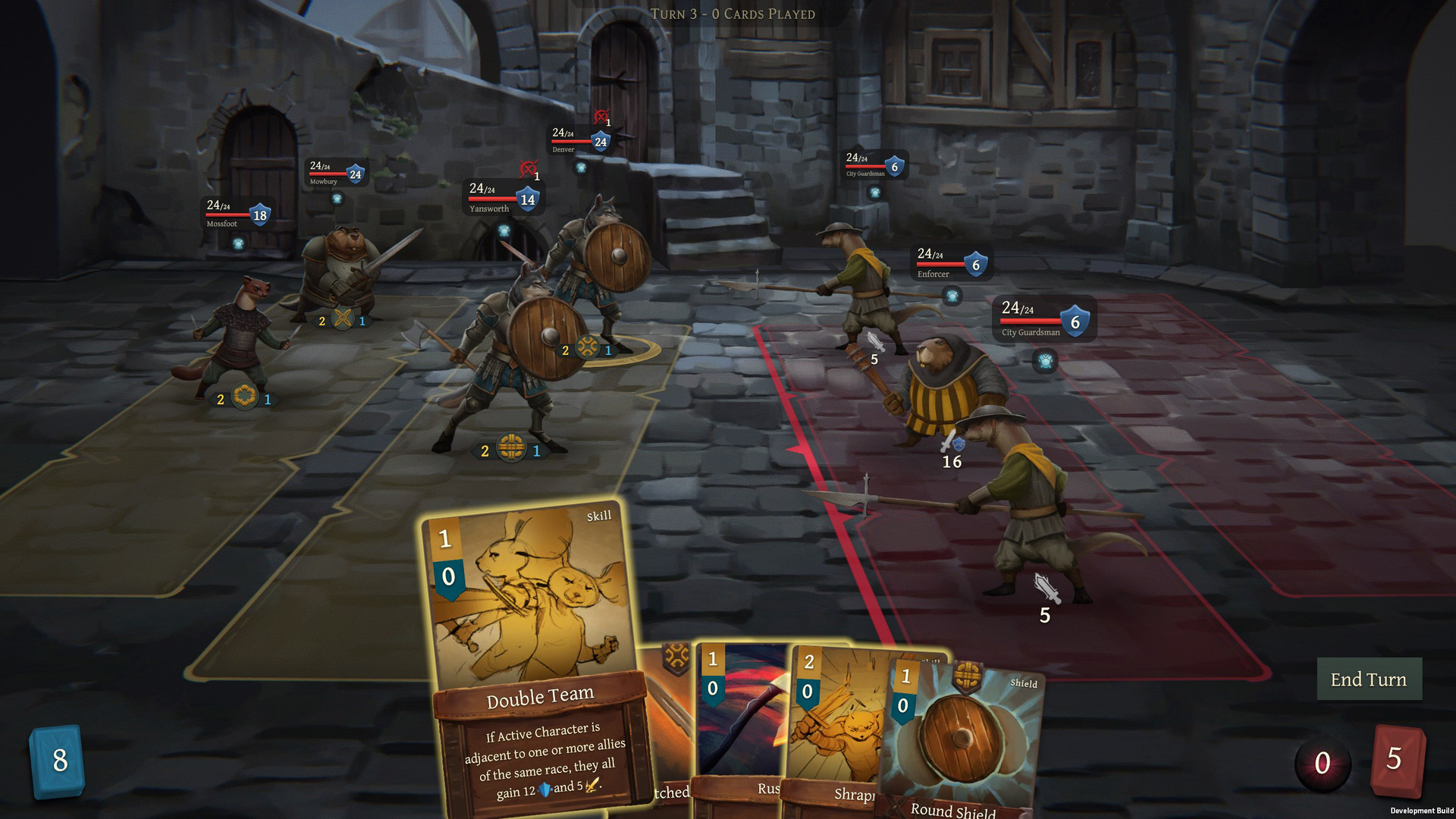Click the shield armor badge on Mossfoot's health bar

[260, 213]
